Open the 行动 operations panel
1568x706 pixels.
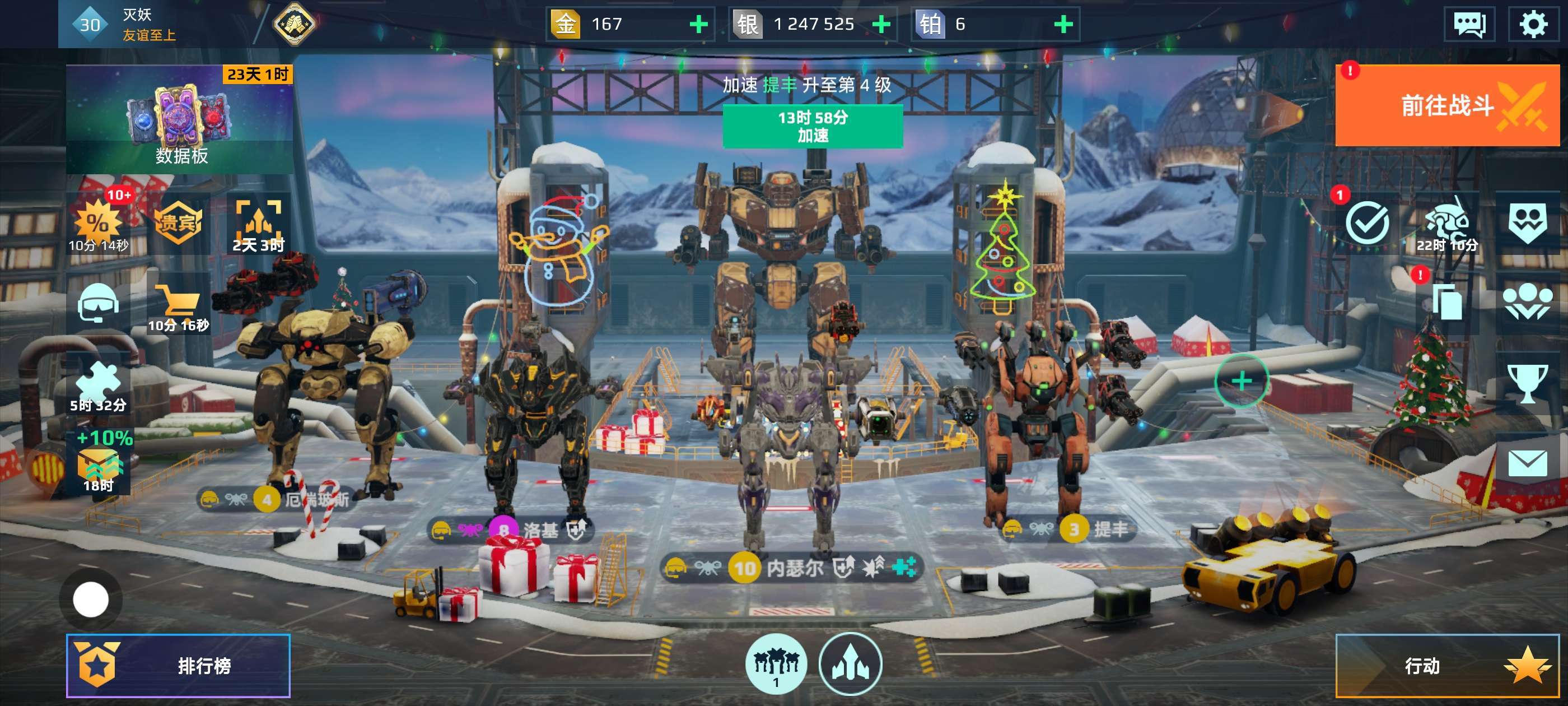coord(1446,665)
